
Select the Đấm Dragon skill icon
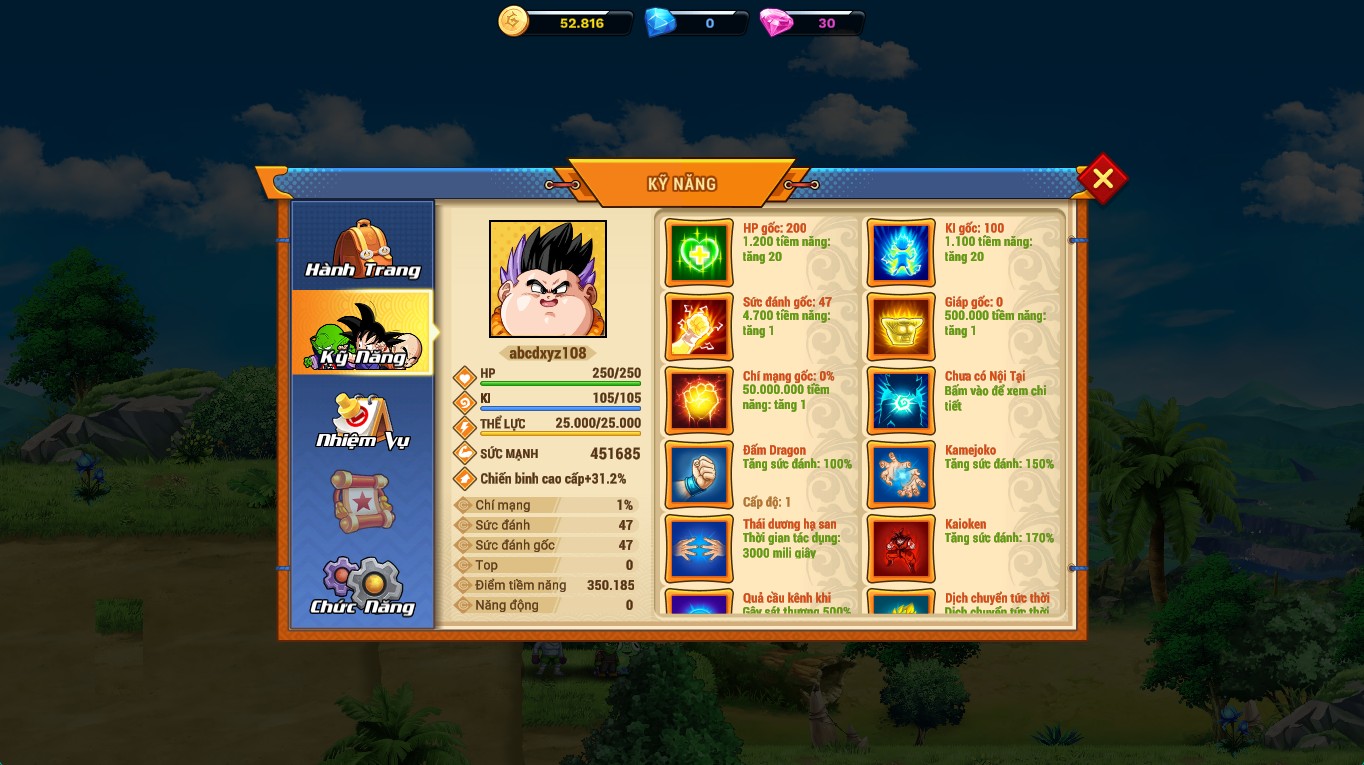click(x=699, y=475)
